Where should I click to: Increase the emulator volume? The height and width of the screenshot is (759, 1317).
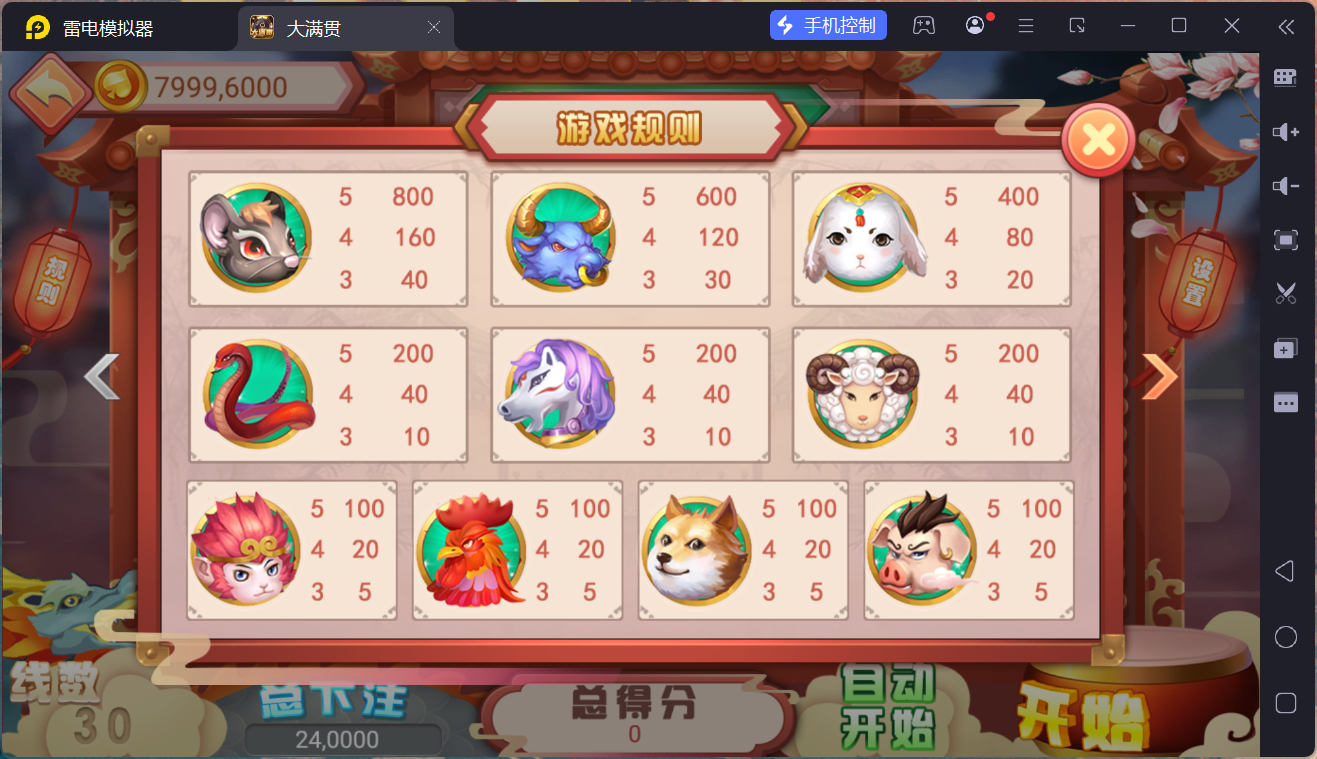pos(1285,131)
